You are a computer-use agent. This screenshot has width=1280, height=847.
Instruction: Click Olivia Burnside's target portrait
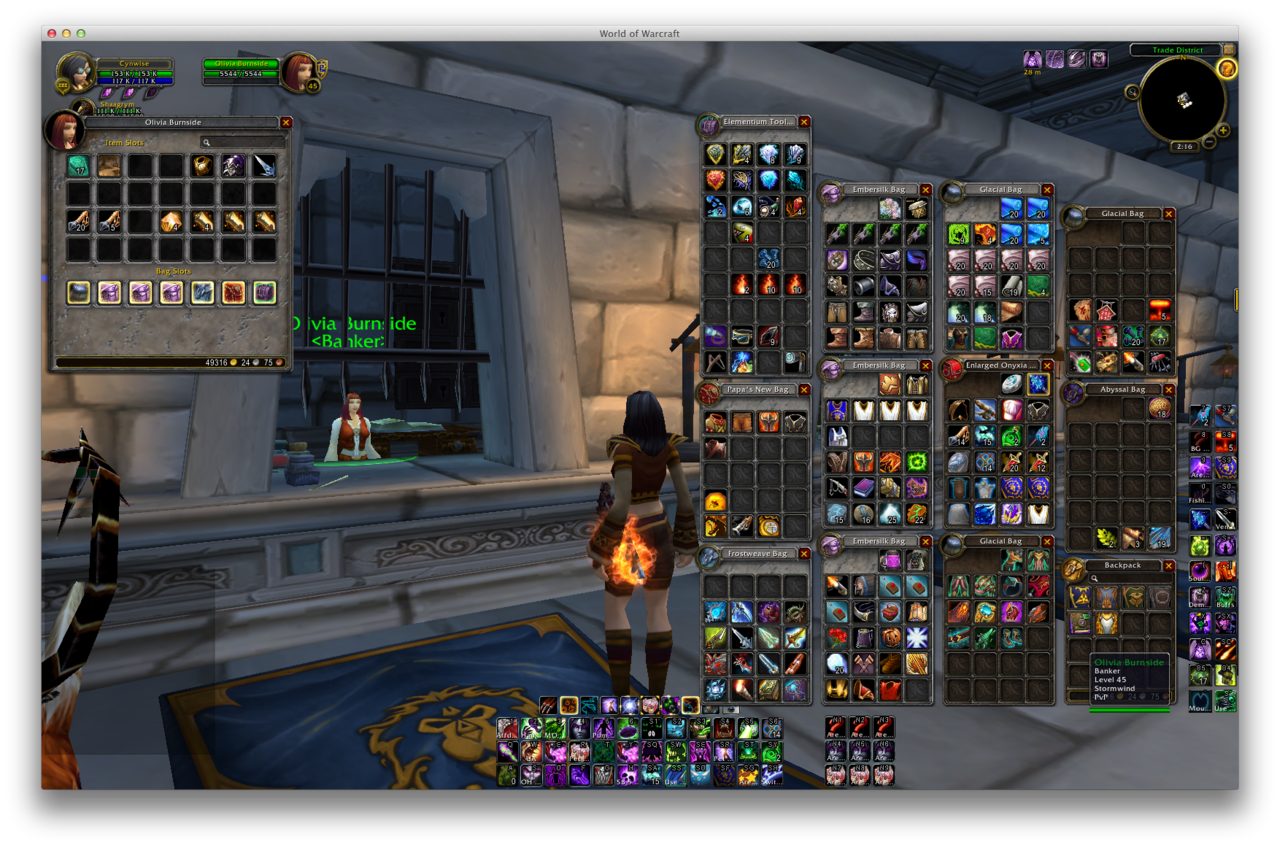[298, 72]
